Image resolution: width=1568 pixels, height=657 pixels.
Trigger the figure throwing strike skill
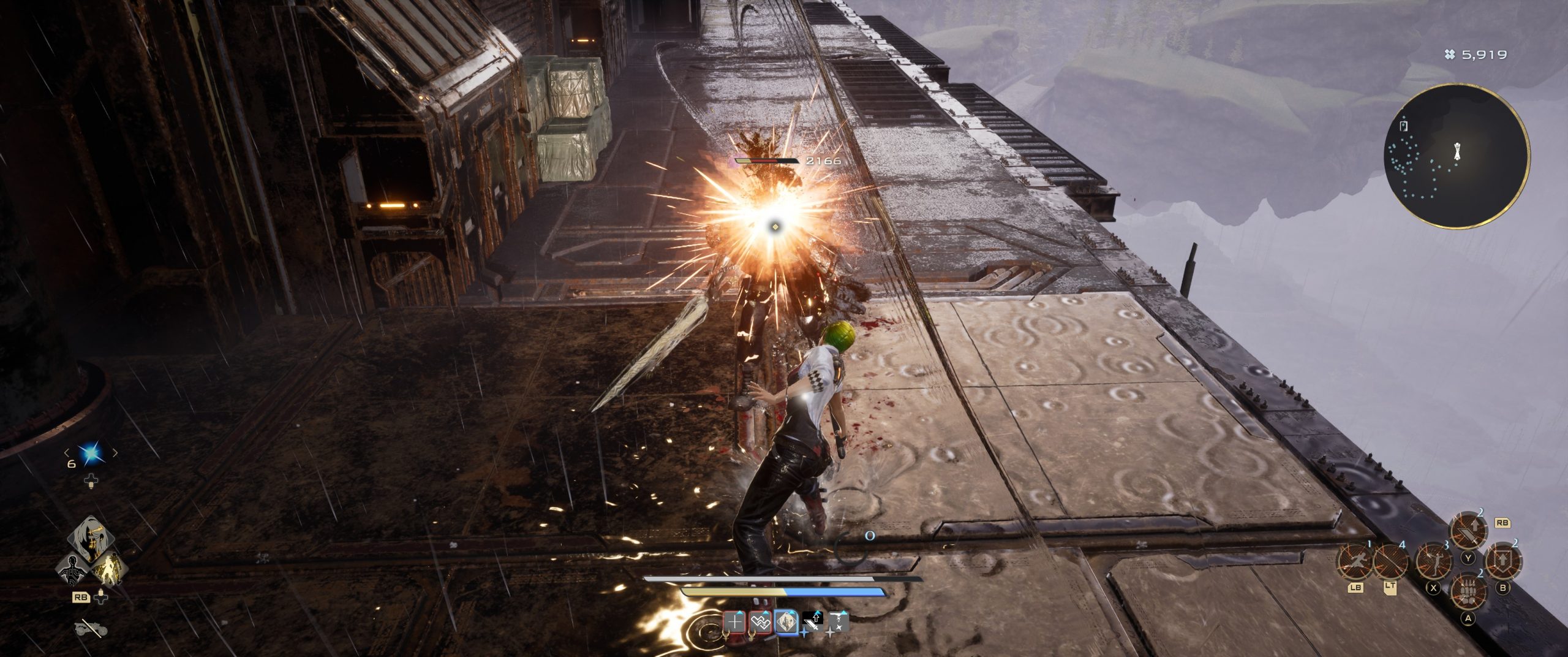pos(1433,561)
